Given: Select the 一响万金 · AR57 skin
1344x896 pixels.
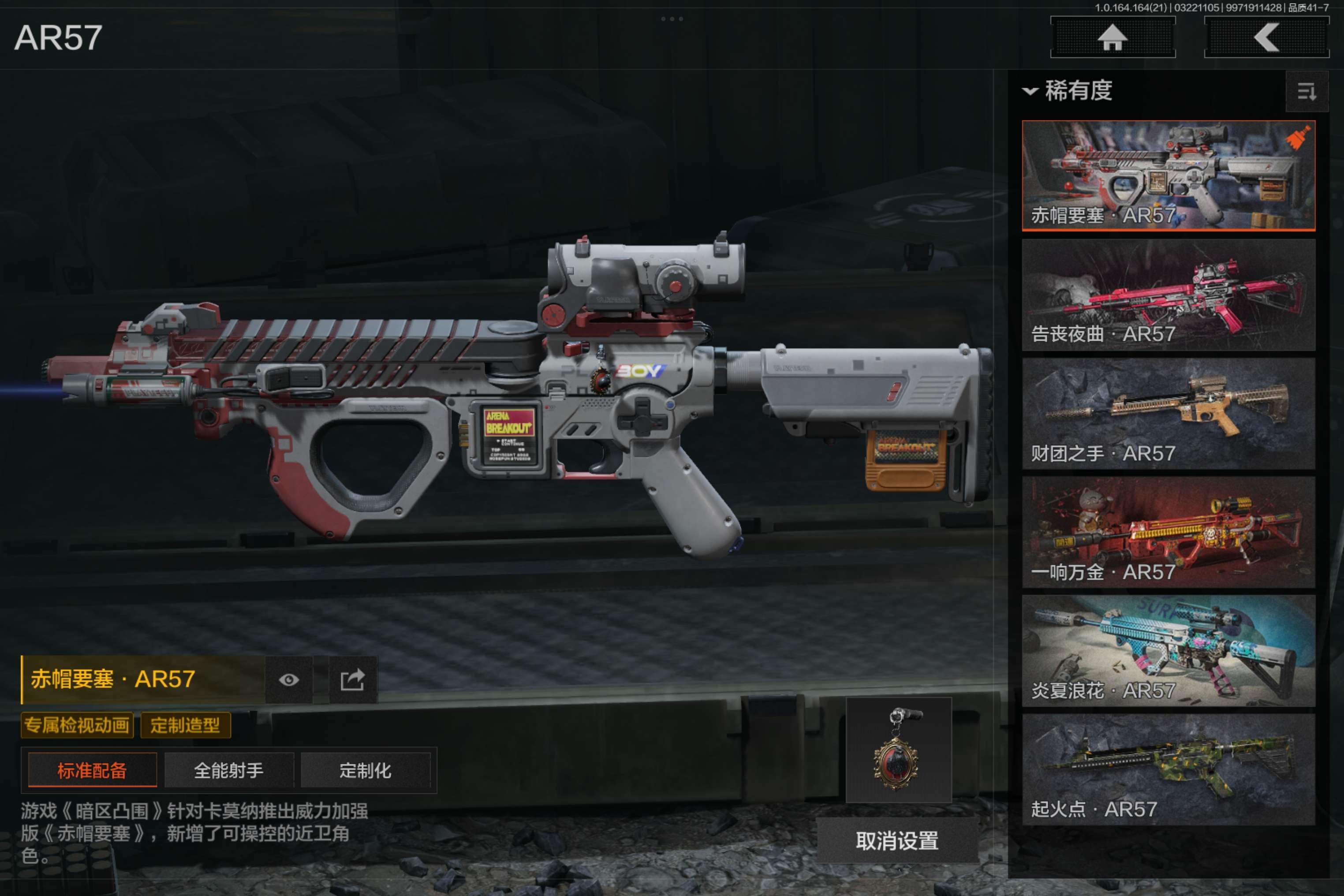Looking at the screenshot, I should point(1168,532).
